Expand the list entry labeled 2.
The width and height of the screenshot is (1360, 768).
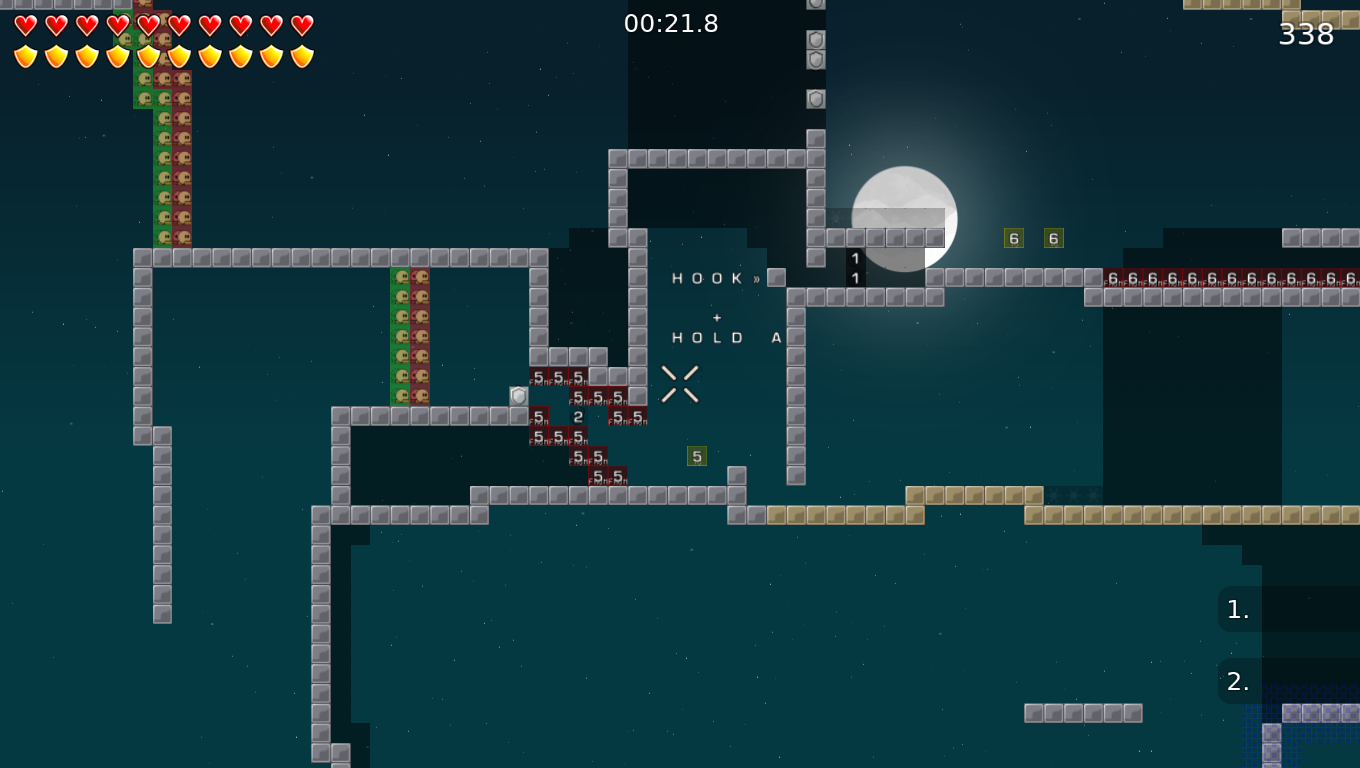[1237, 681]
